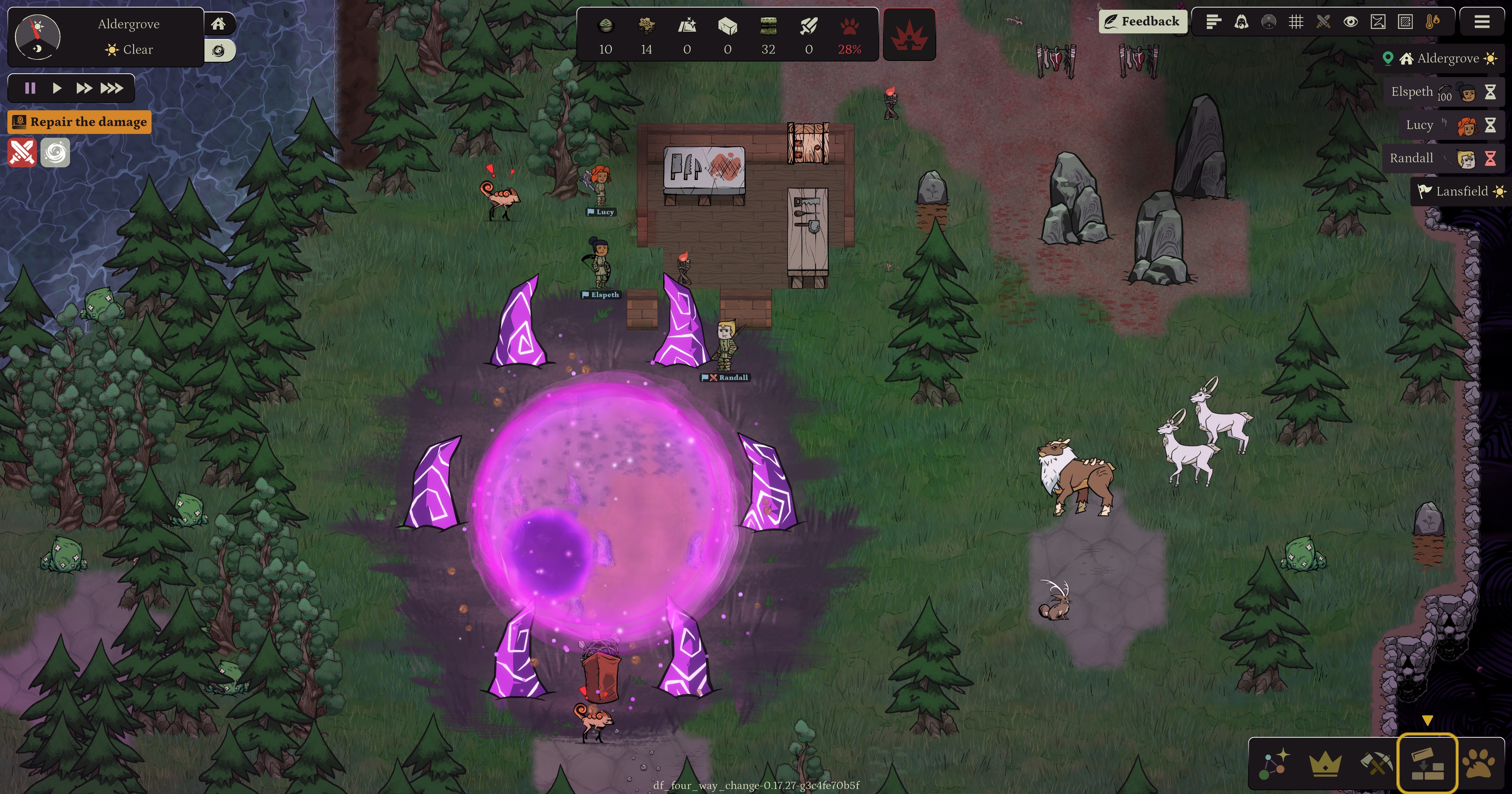
Task: Switch to the Lansfield location
Action: point(1460,192)
